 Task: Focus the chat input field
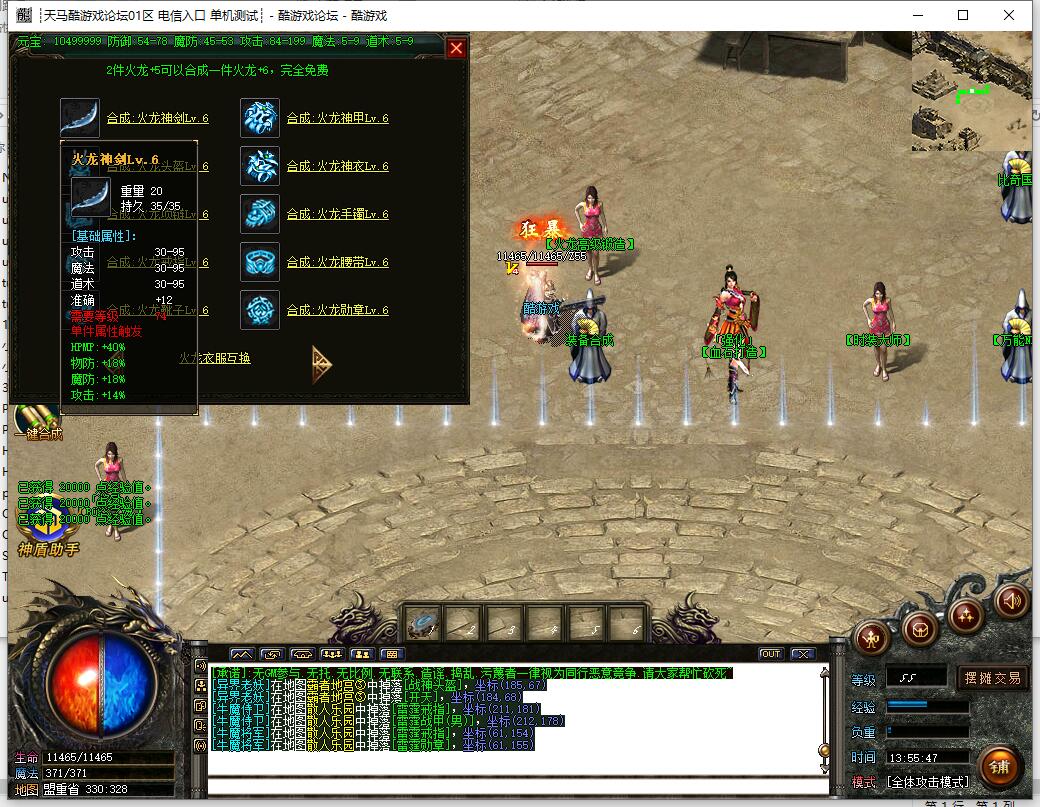pyautogui.click(x=517, y=785)
